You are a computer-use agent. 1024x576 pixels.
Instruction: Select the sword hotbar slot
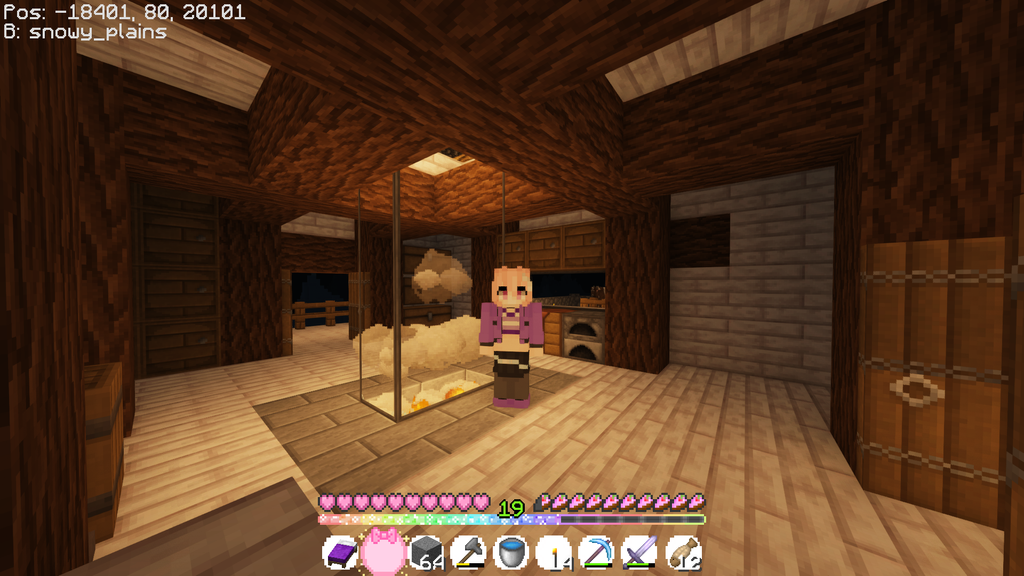point(640,552)
